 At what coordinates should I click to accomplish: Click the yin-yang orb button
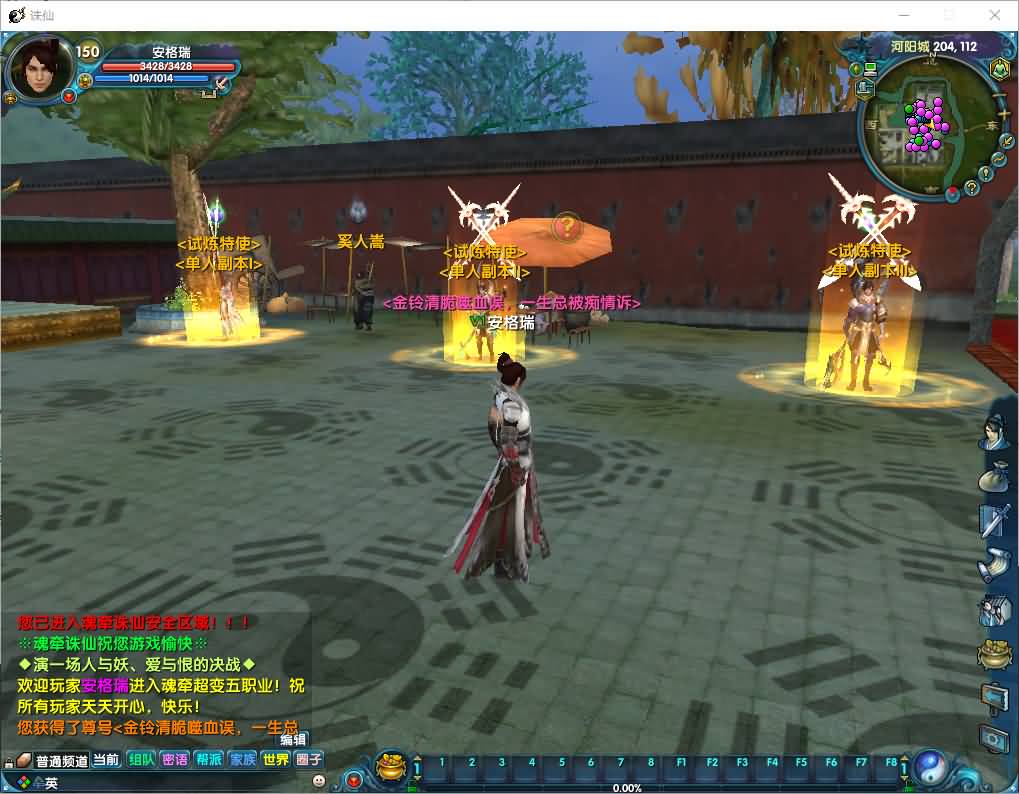pyautogui.click(x=929, y=767)
